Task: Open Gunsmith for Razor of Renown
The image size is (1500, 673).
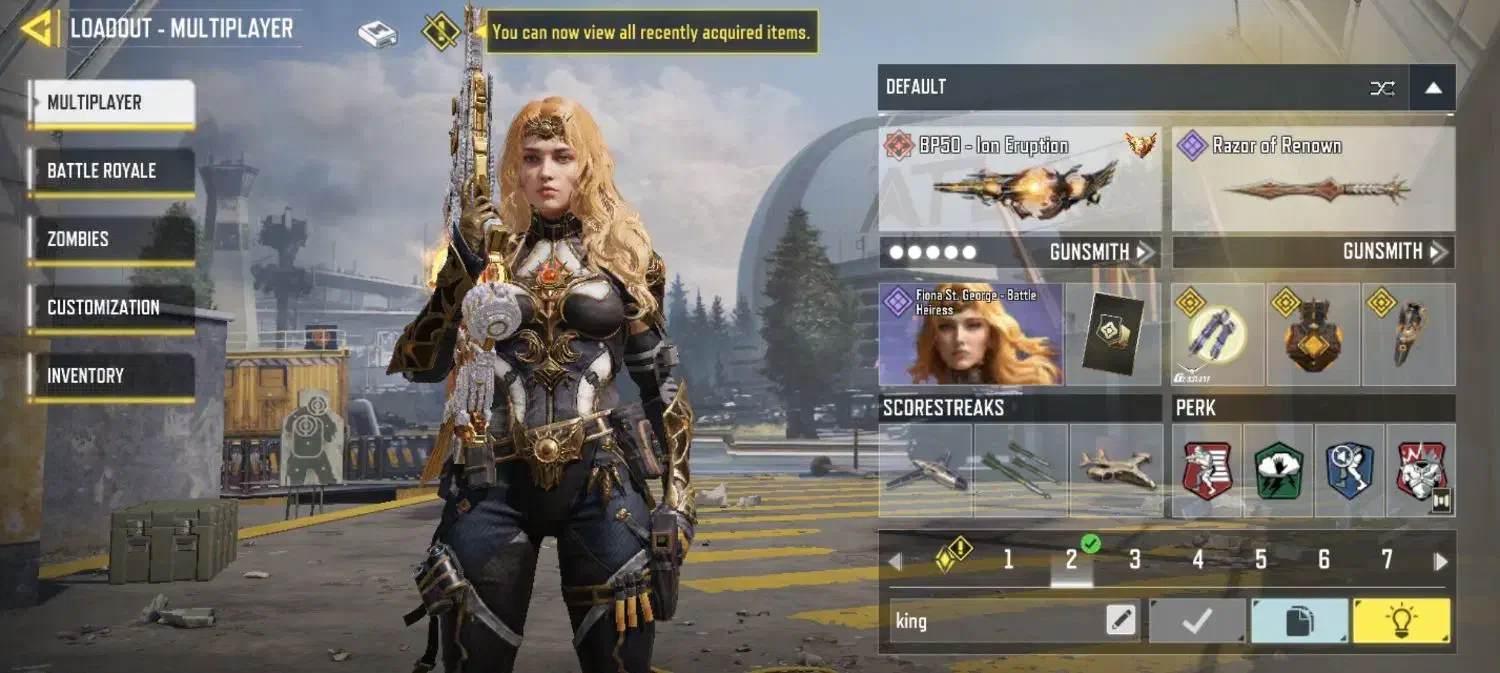Action: tap(1394, 252)
